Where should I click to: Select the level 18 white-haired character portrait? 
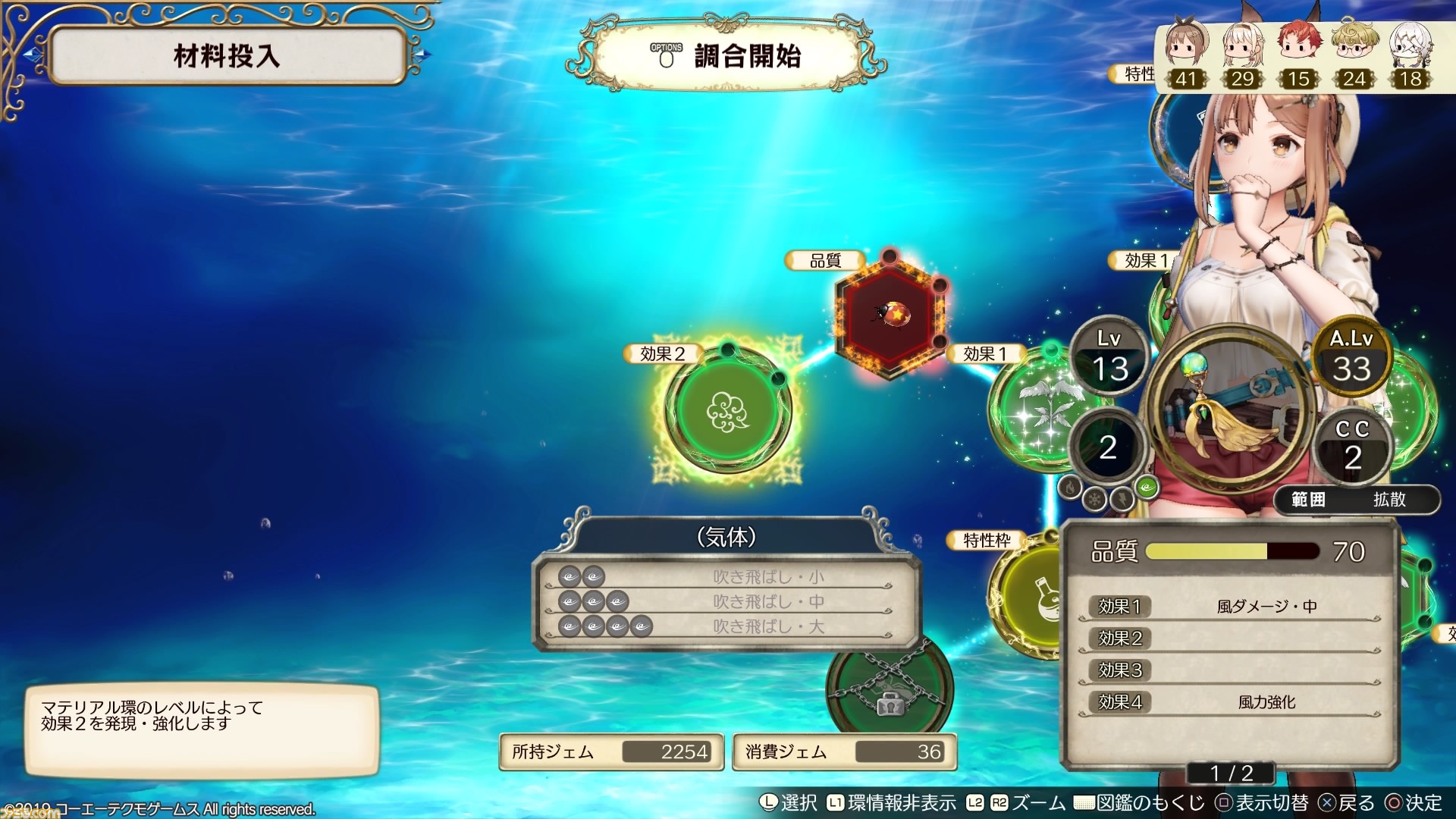pos(1410,53)
